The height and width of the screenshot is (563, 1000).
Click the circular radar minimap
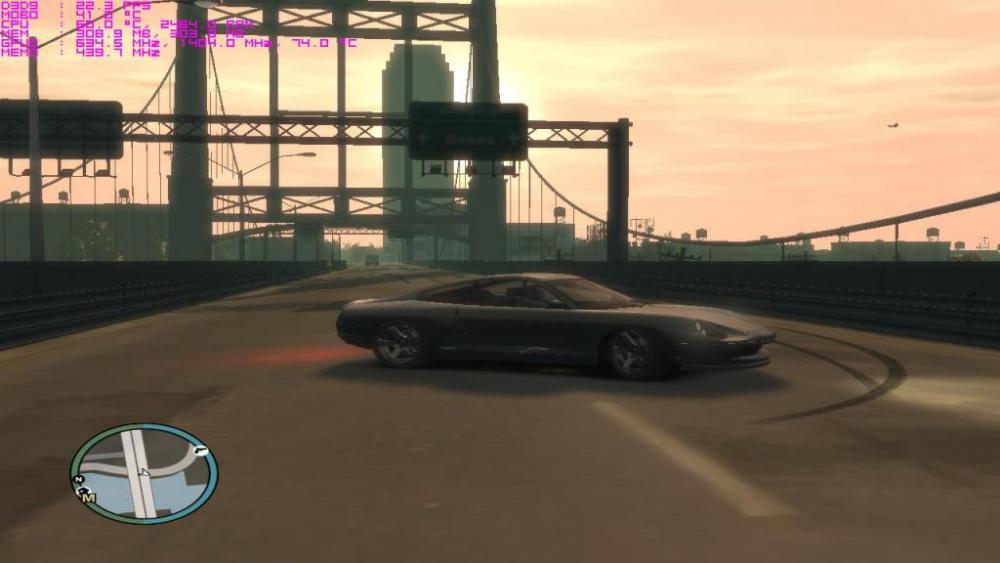point(143,473)
